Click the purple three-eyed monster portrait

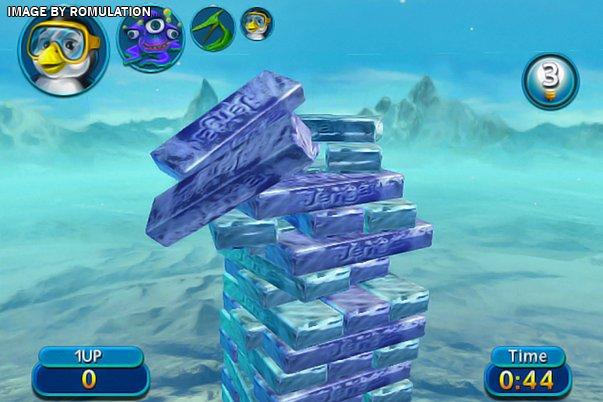[x=151, y=39]
